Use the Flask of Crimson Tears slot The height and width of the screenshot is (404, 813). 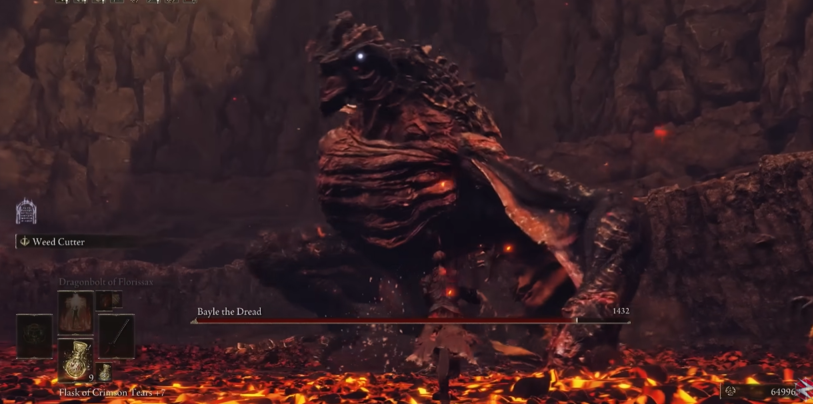coord(75,360)
